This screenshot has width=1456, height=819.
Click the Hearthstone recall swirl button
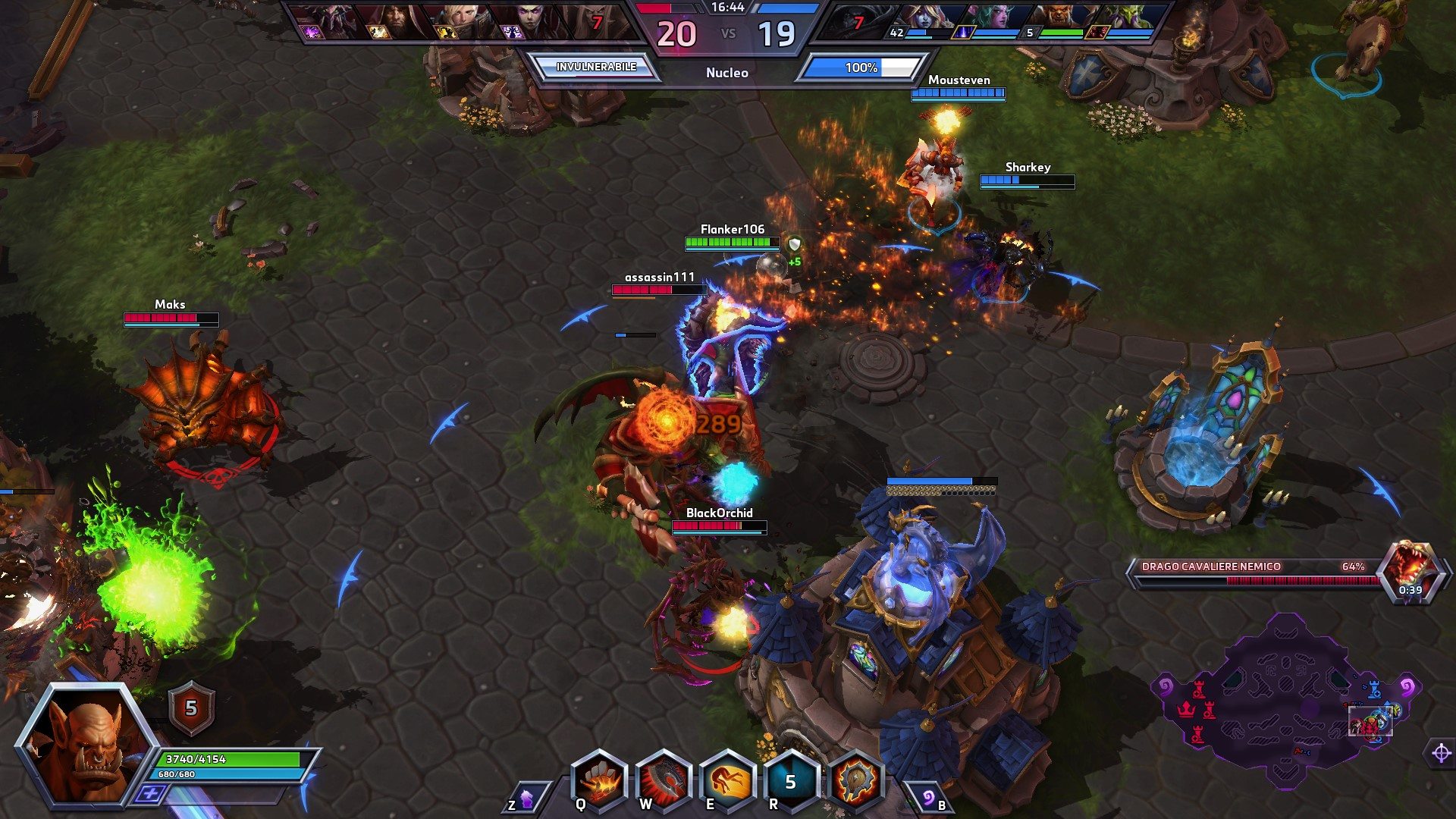click(927, 798)
